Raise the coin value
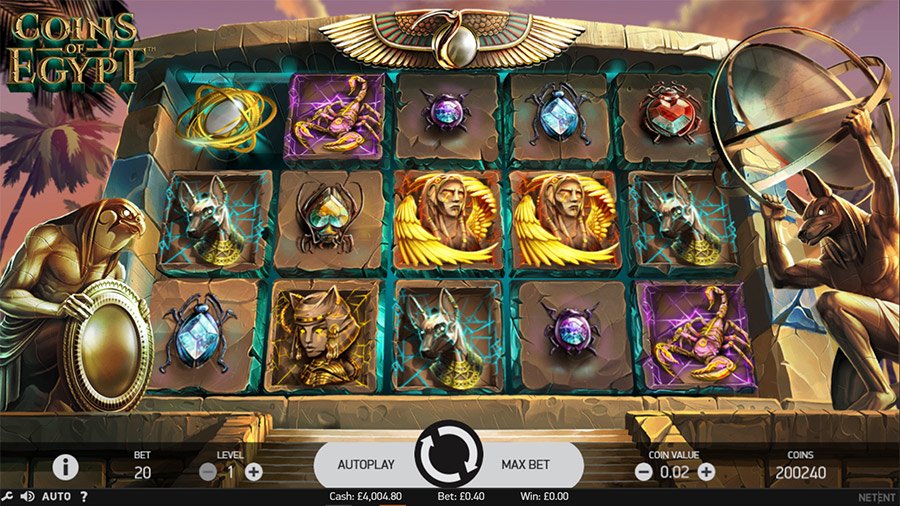Viewport: 900px width, 506px height. [706, 472]
